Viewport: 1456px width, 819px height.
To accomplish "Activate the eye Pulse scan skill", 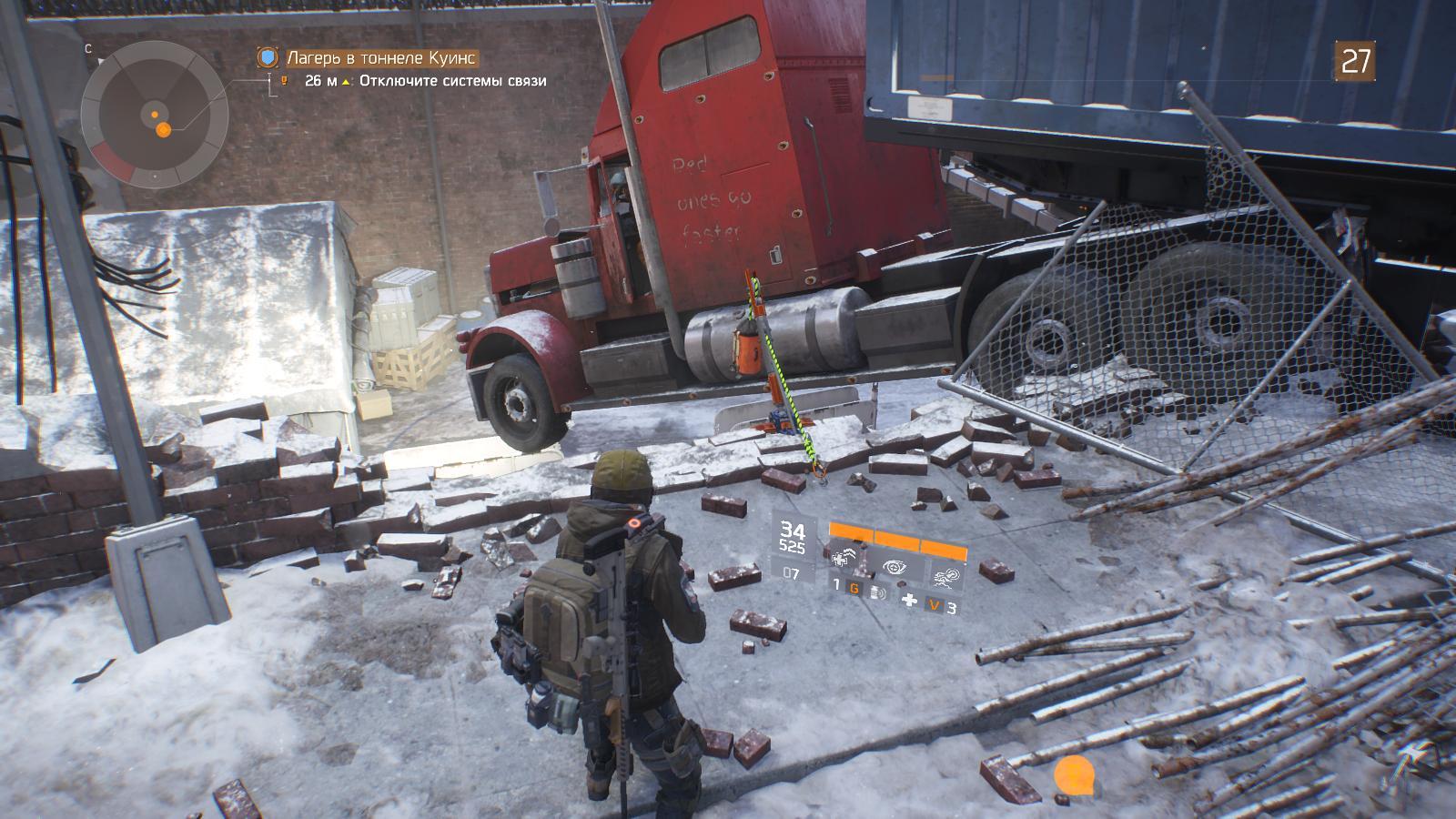I will click(895, 565).
